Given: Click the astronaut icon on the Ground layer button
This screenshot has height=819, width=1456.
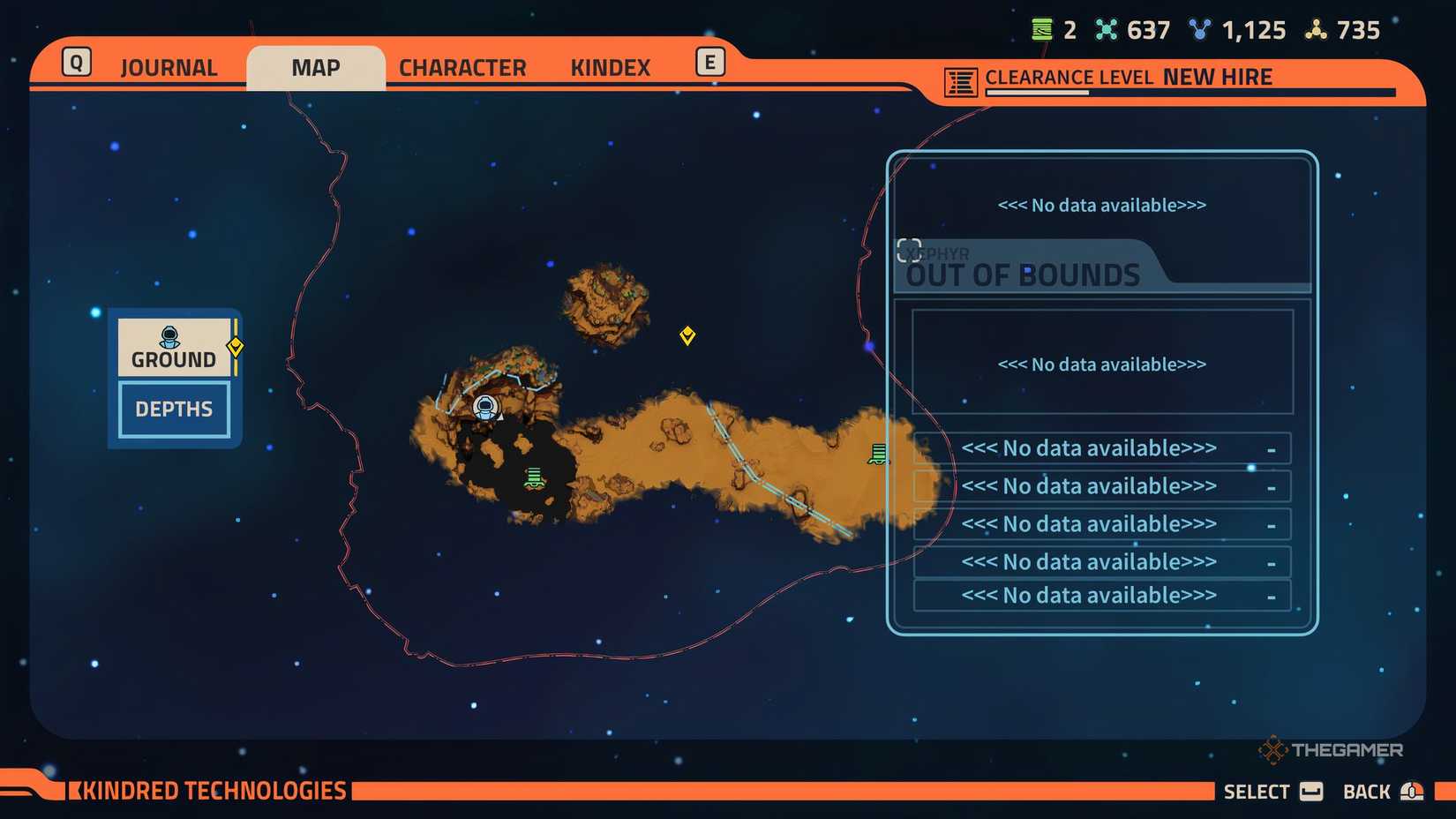Looking at the screenshot, I should pos(169,337).
